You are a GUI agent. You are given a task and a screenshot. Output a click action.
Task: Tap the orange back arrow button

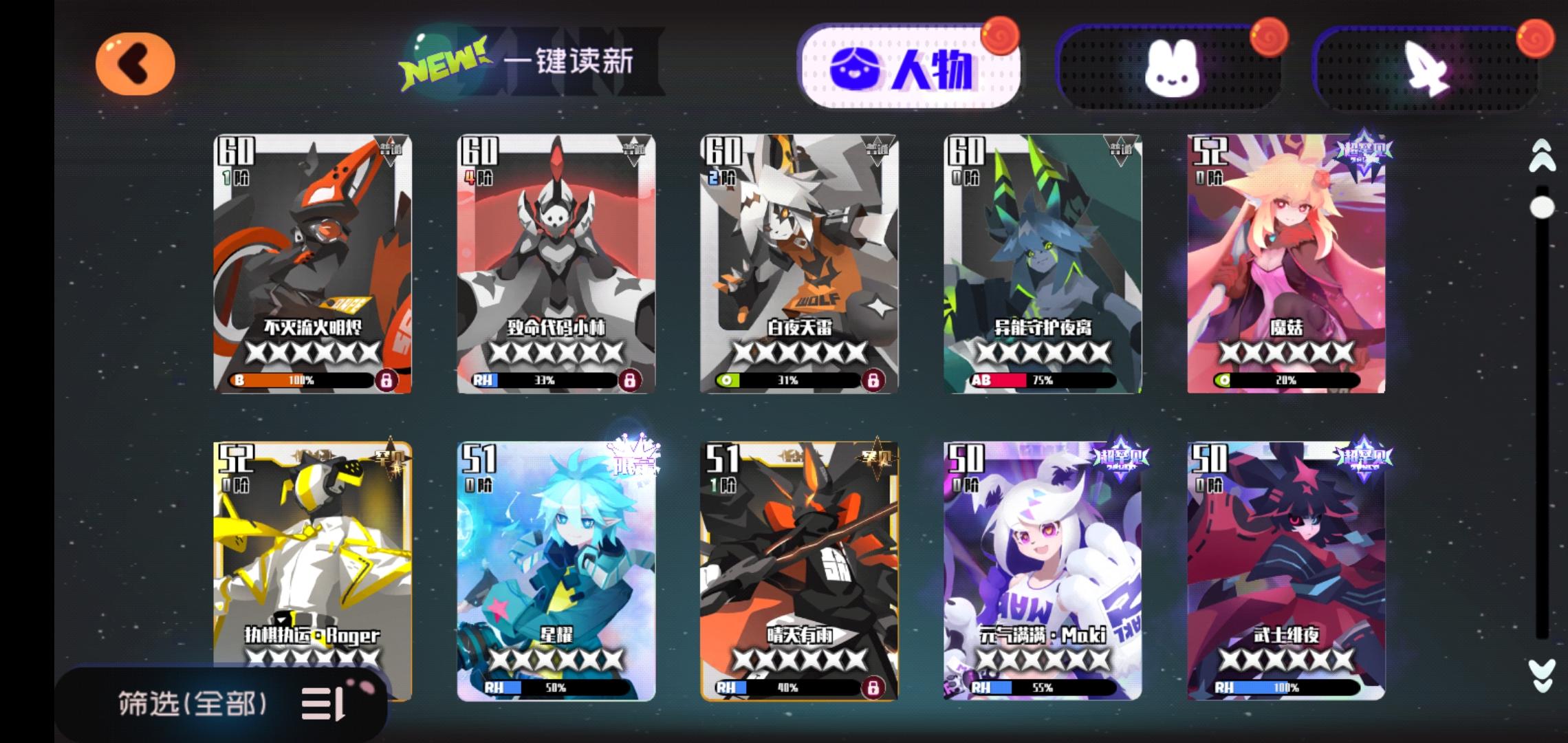coord(135,63)
